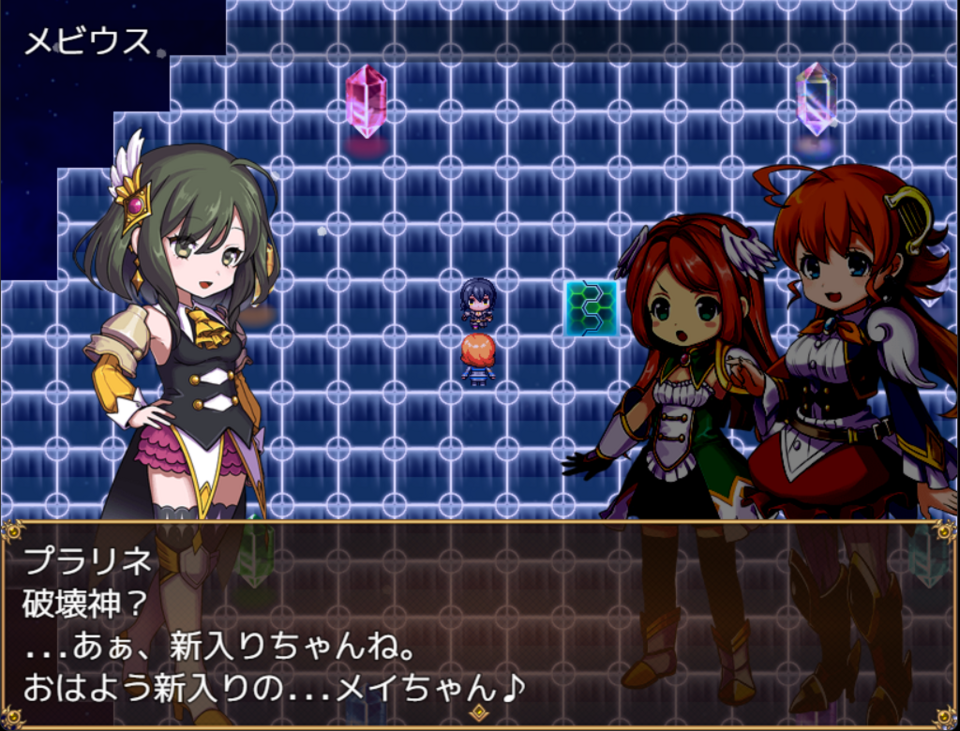960x731 pixels.
Task: Advance dialogue using the gold diamond continue indicator
Action: [x=479, y=712]
